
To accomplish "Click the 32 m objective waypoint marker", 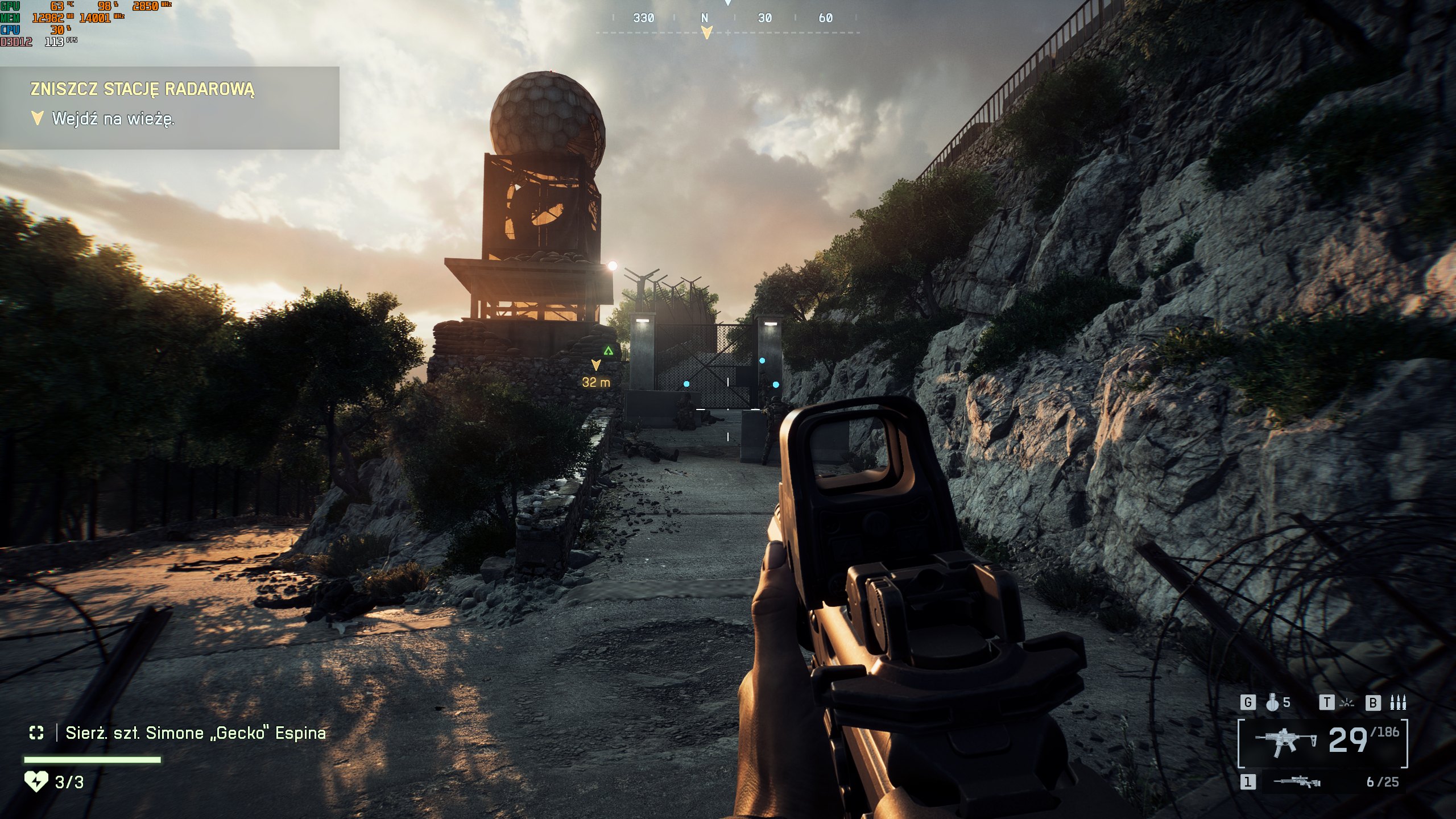I will click(595, 365).
